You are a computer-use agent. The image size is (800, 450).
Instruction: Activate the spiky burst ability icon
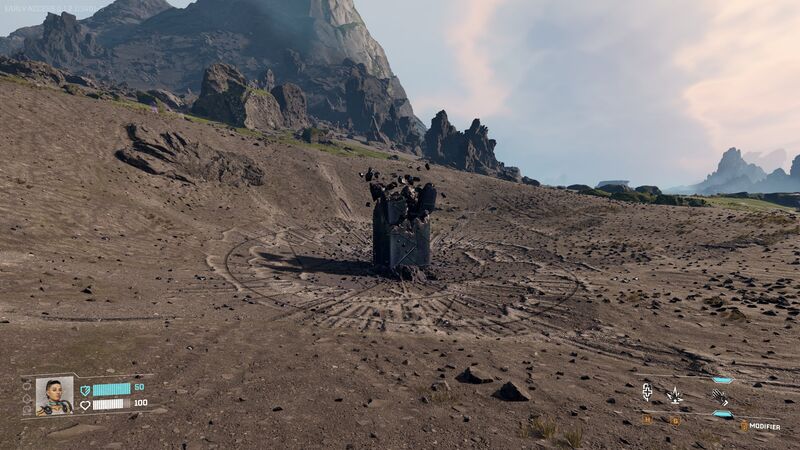click(675, 395)
